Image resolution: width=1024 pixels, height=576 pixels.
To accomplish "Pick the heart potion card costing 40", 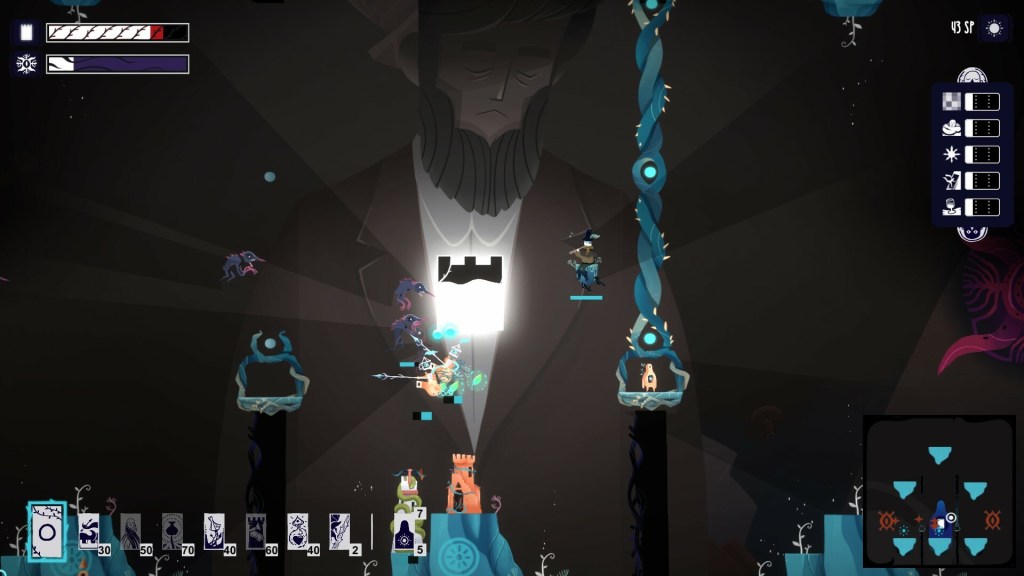I will [298, 531].
